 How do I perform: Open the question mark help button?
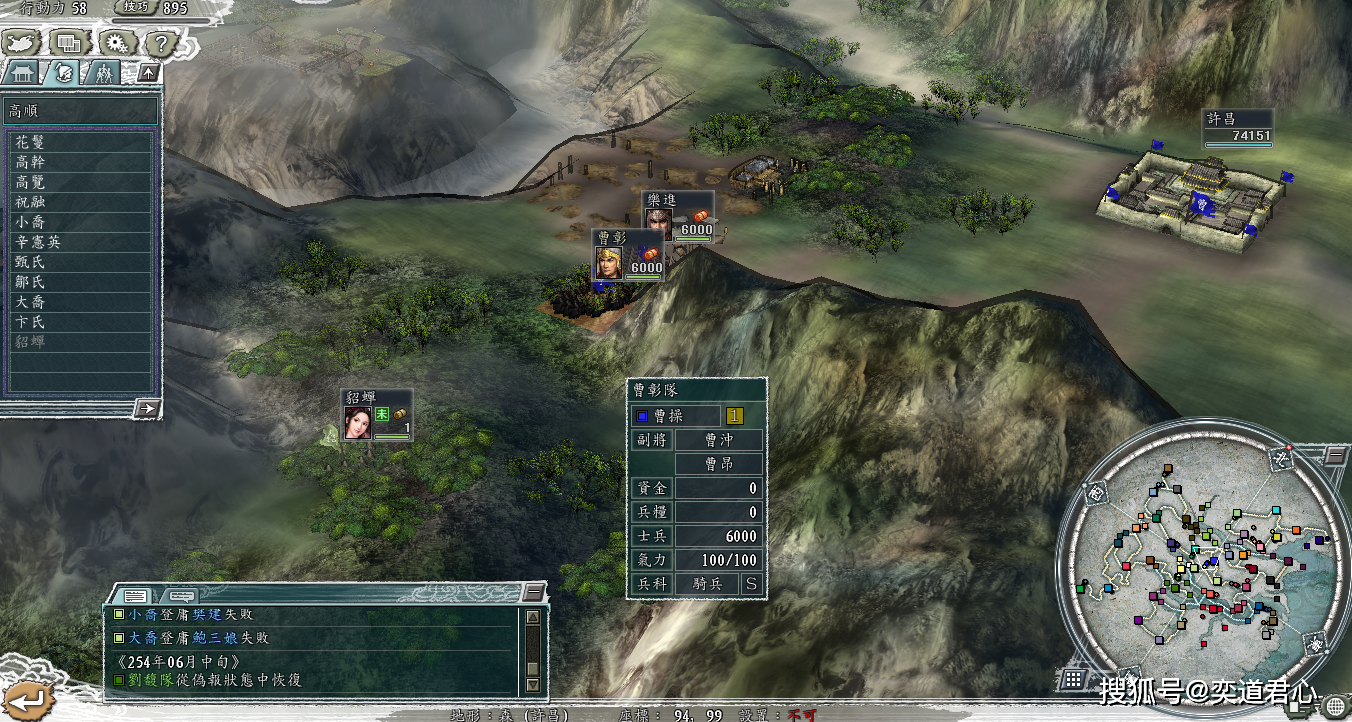[x=160, y=43]
